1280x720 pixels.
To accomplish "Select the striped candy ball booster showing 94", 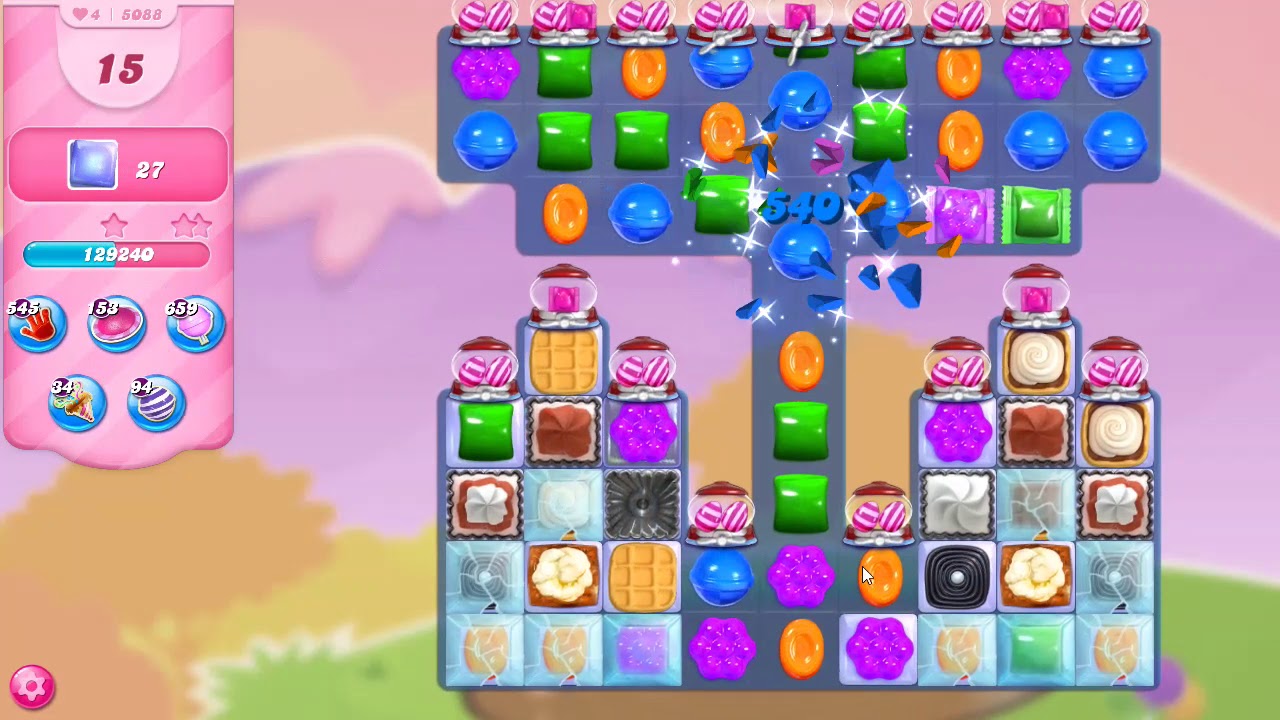I will tap(155, 402).
